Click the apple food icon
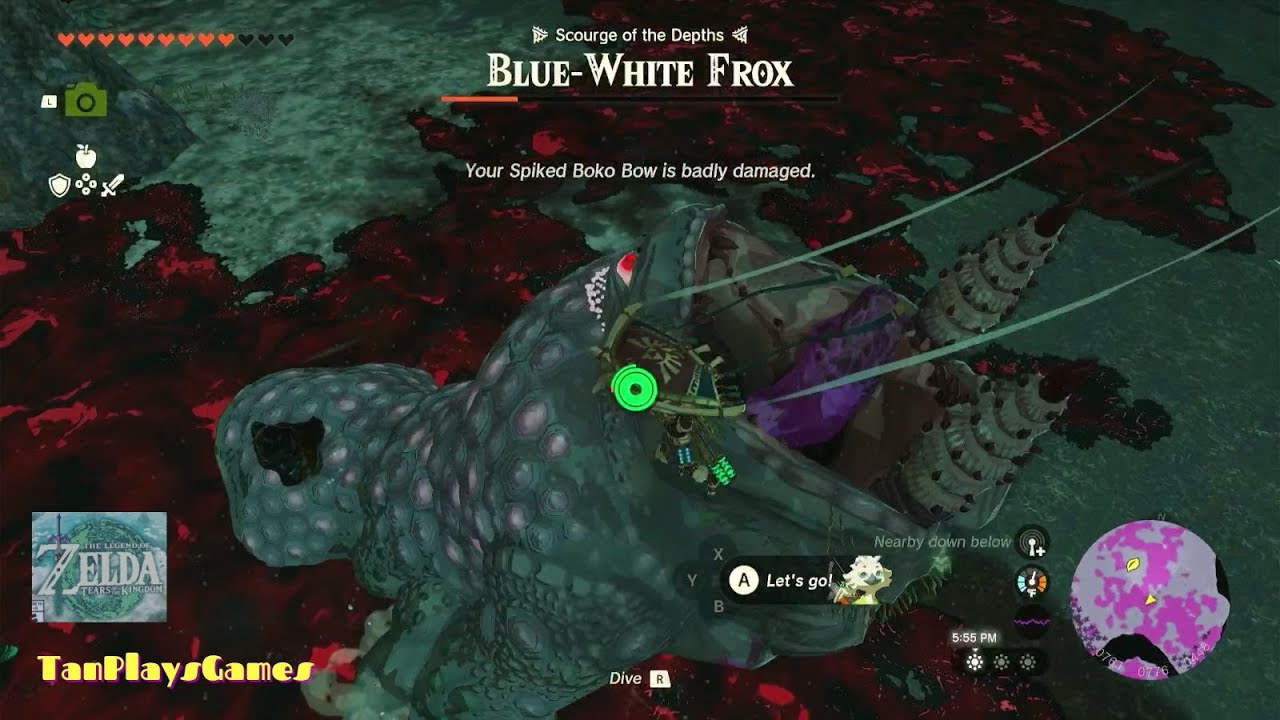Viewport: 1280px width, 720px height. (x=85, y=155)
